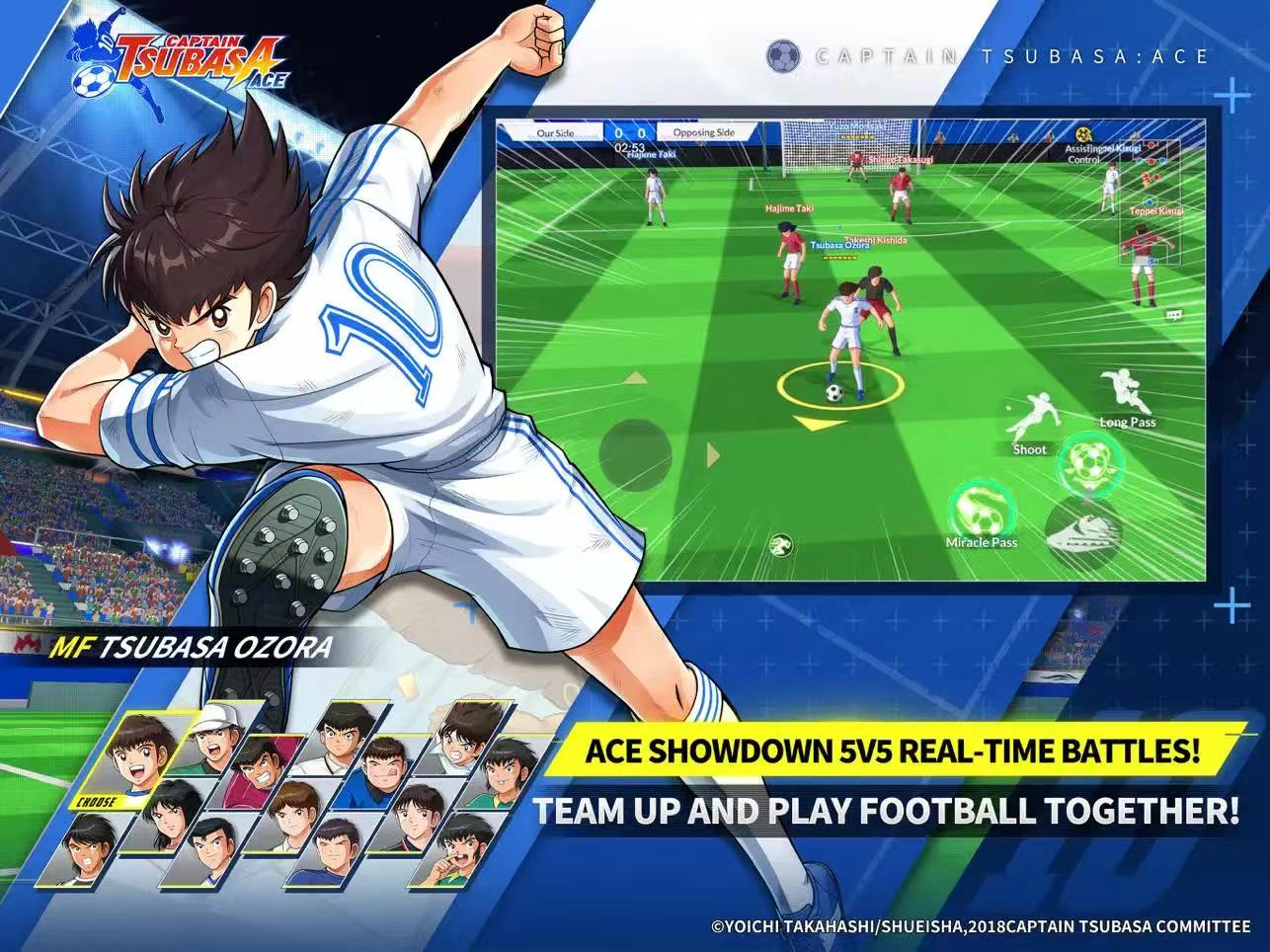Tap the boot sprint icon below the skill button
This screenshot has height=952, width=1270.
click(1086, 530)
